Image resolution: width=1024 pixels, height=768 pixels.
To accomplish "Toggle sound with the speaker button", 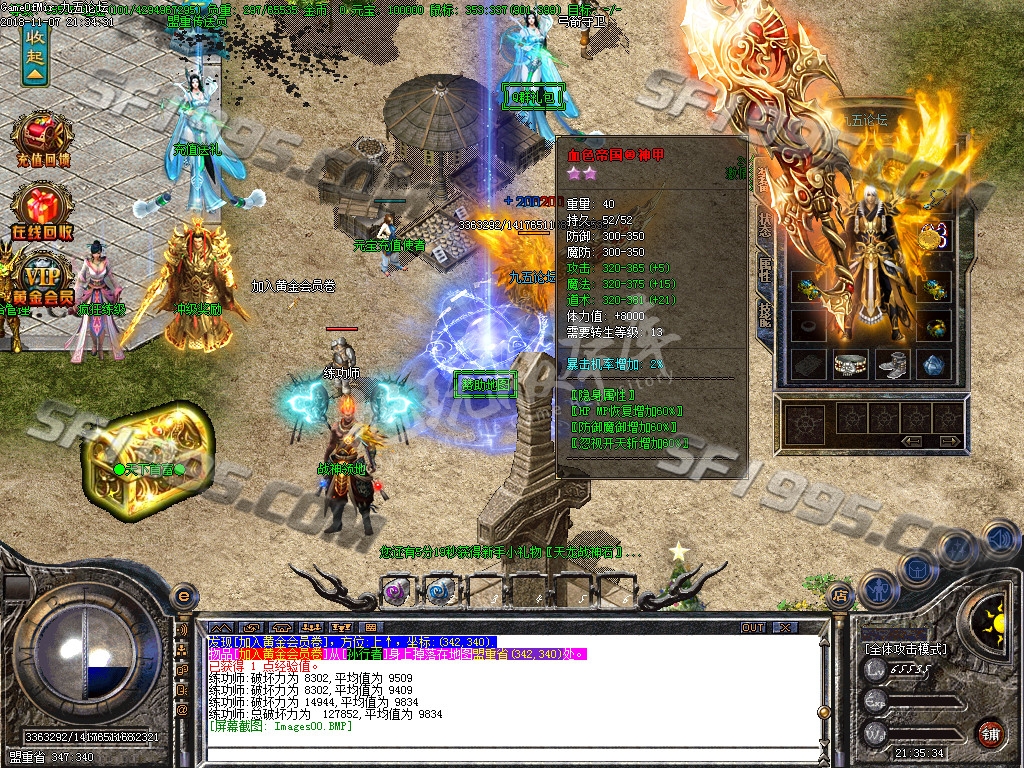I will click(x=1001, y=537).
